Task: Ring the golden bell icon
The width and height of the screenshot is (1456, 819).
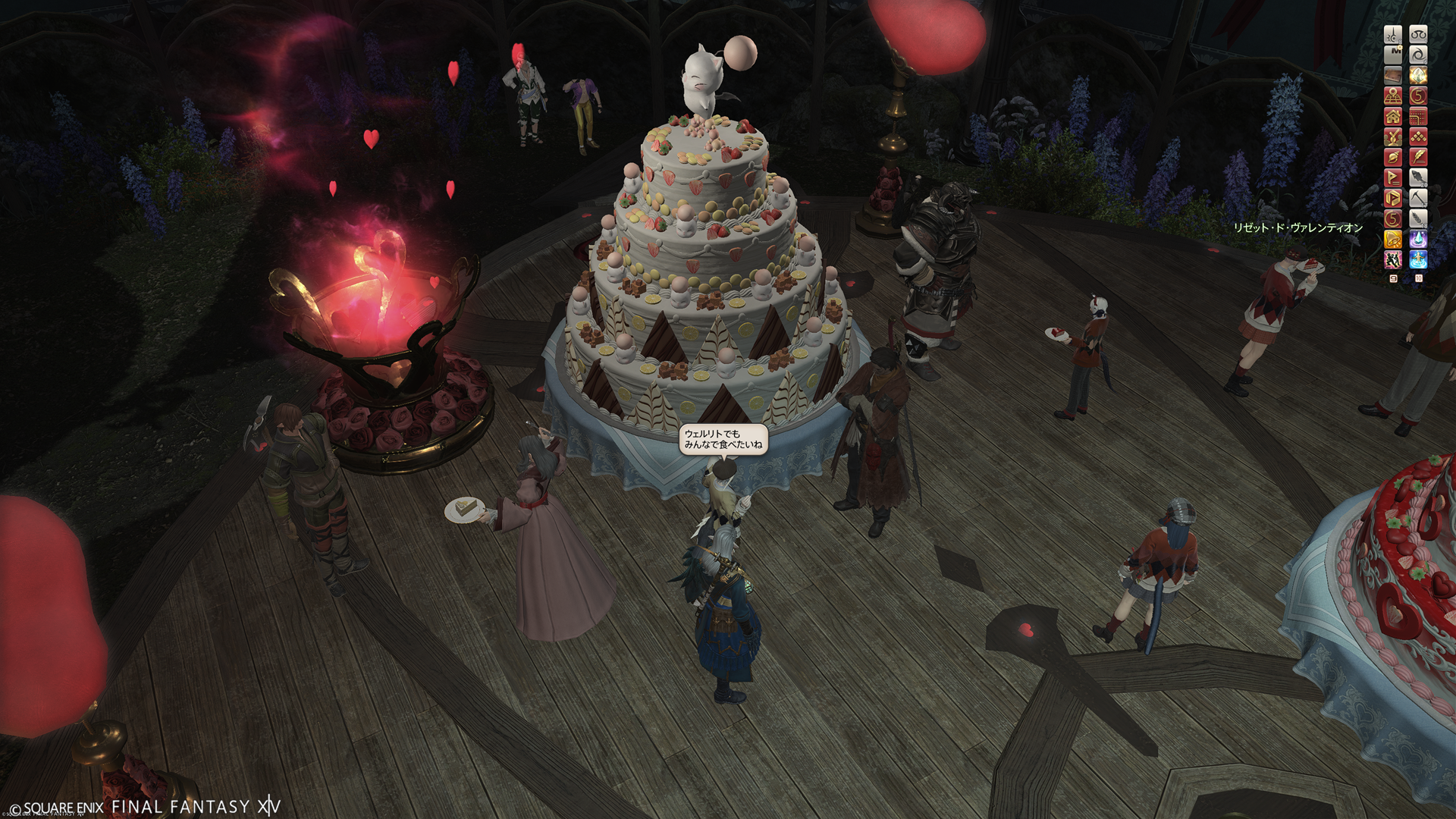Action: point(1393,240)
